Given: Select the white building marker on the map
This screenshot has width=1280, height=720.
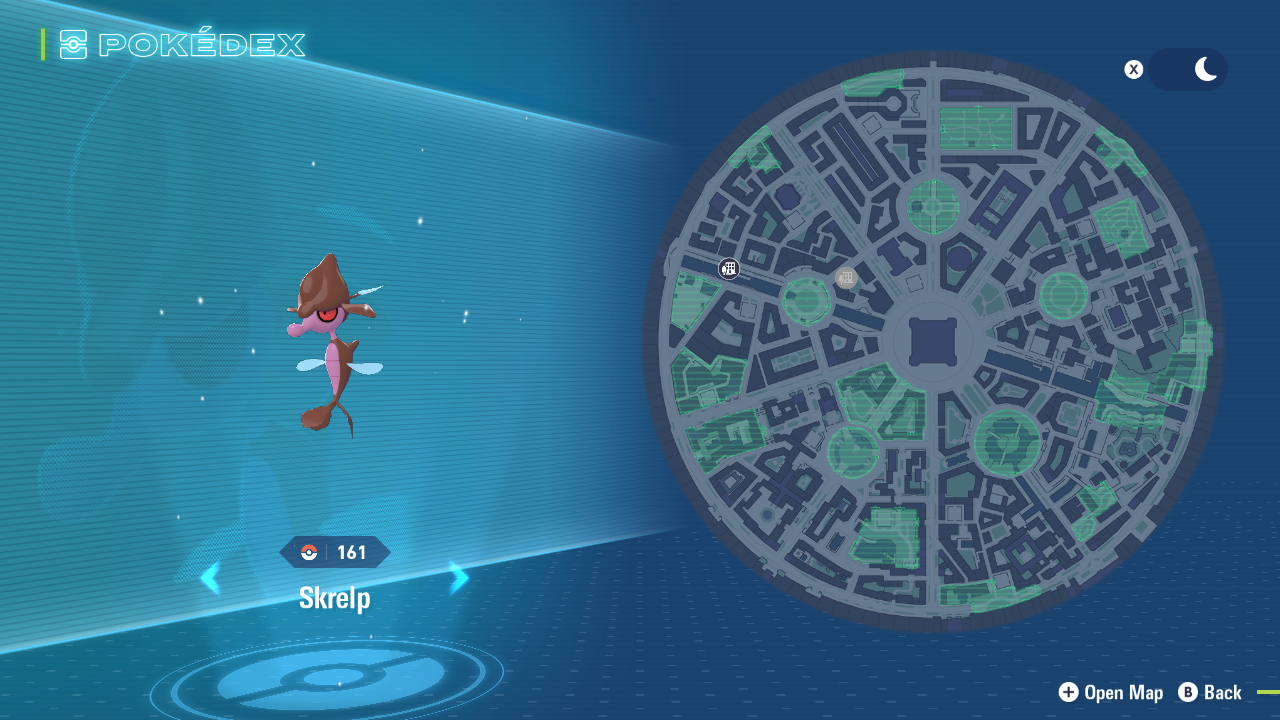Looking at the screenshot, I should point(729,268).
